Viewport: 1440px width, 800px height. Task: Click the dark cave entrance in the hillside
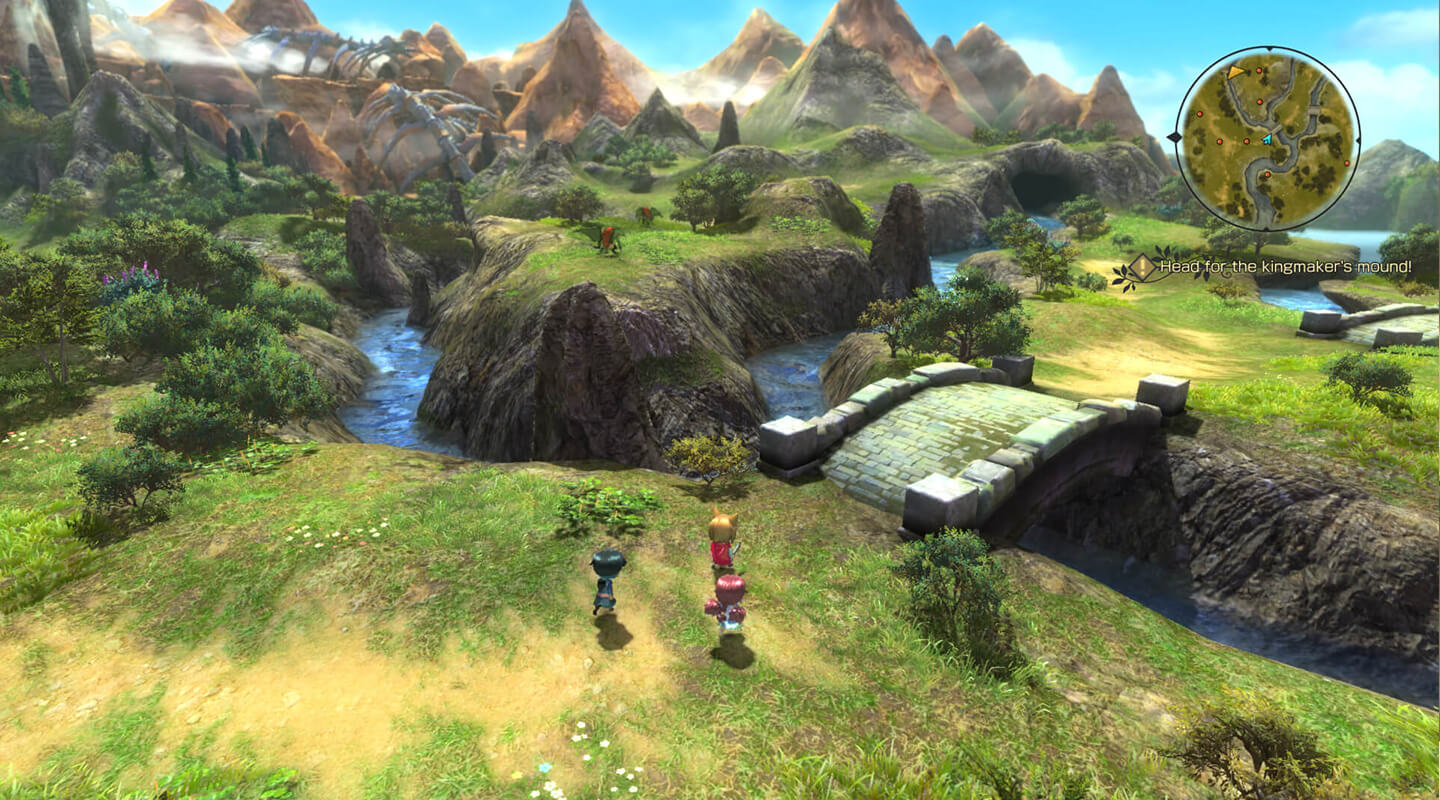click(1040, 185)
